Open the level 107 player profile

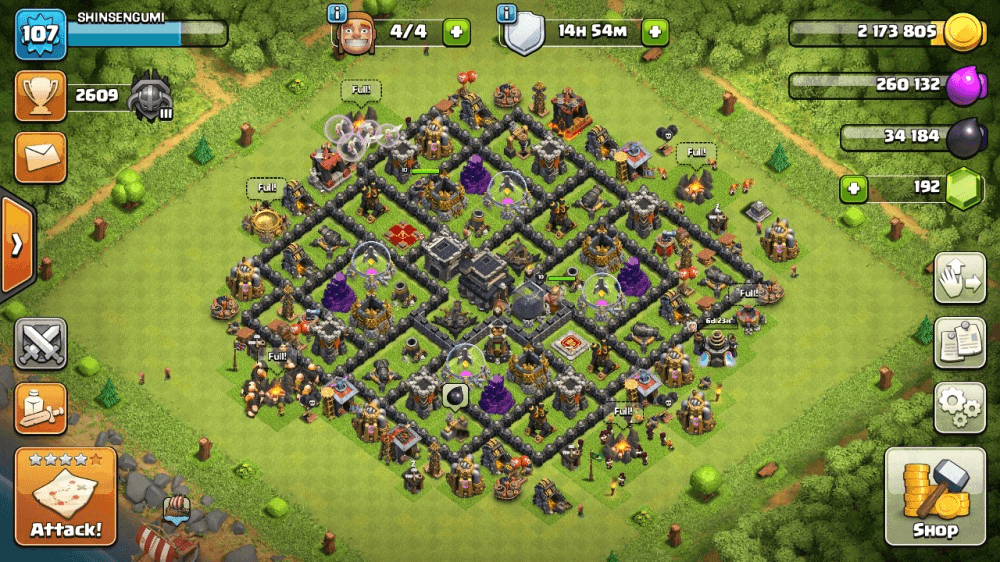click(38, 34)
